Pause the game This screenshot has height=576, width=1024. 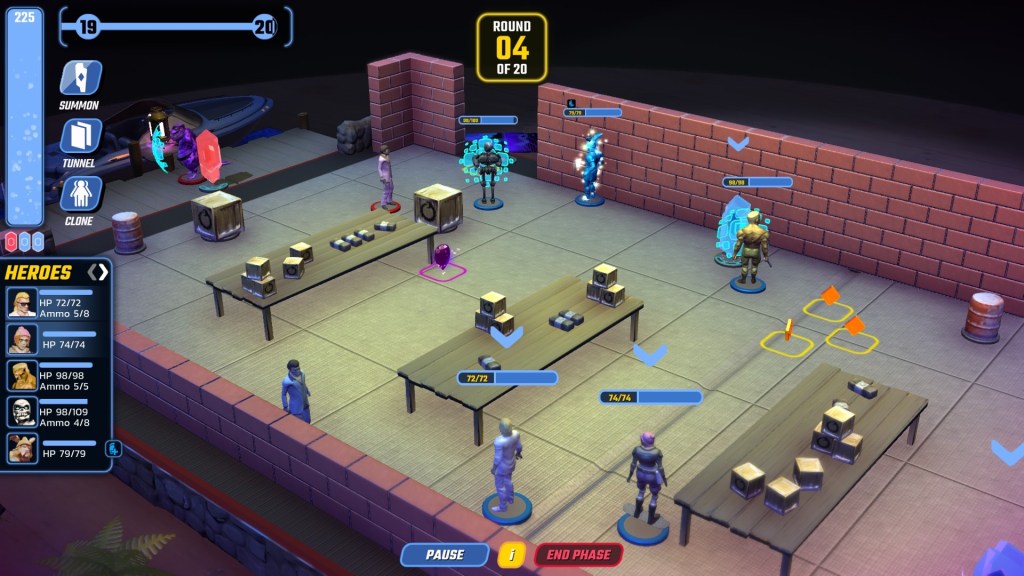tap(445, 555)
